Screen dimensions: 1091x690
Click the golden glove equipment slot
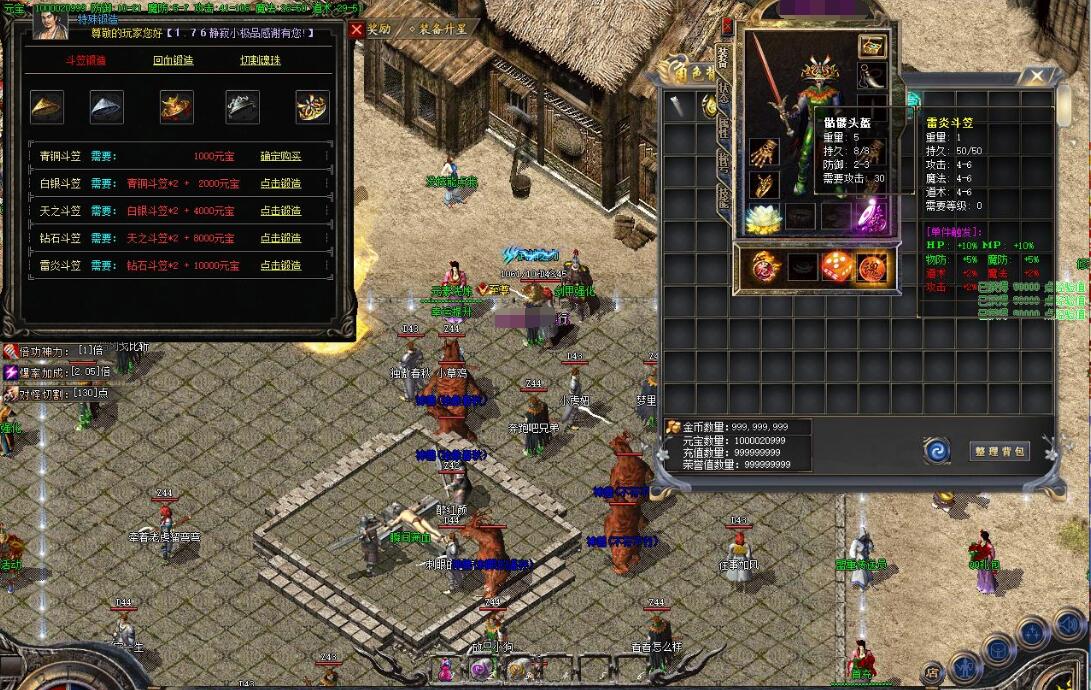click(764, 153)
